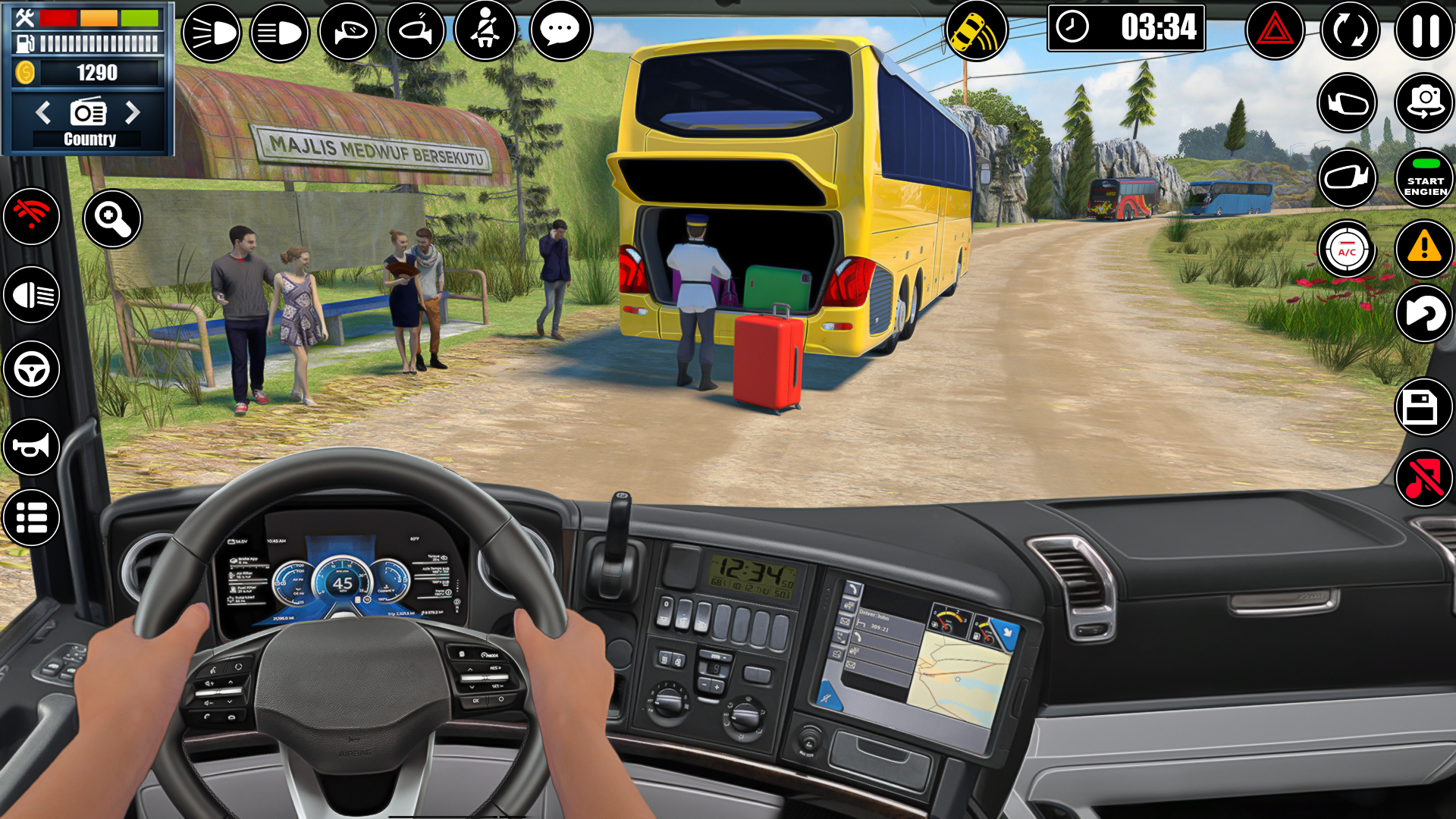This screenshot has width=1456, height=819.
Task: Zoom in with the magnifier button
Action: click(112, 219)
